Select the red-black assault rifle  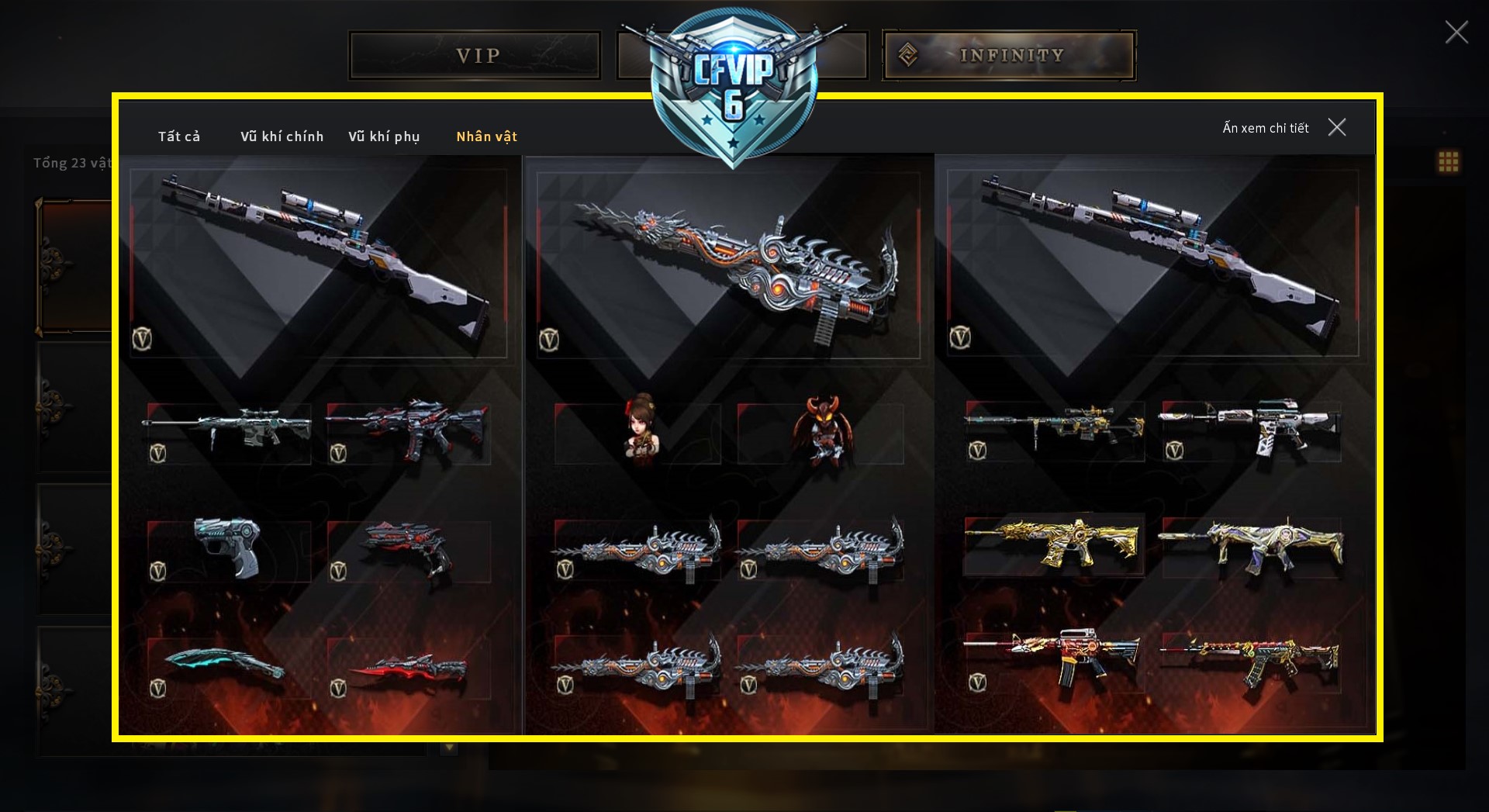point(408,431)
